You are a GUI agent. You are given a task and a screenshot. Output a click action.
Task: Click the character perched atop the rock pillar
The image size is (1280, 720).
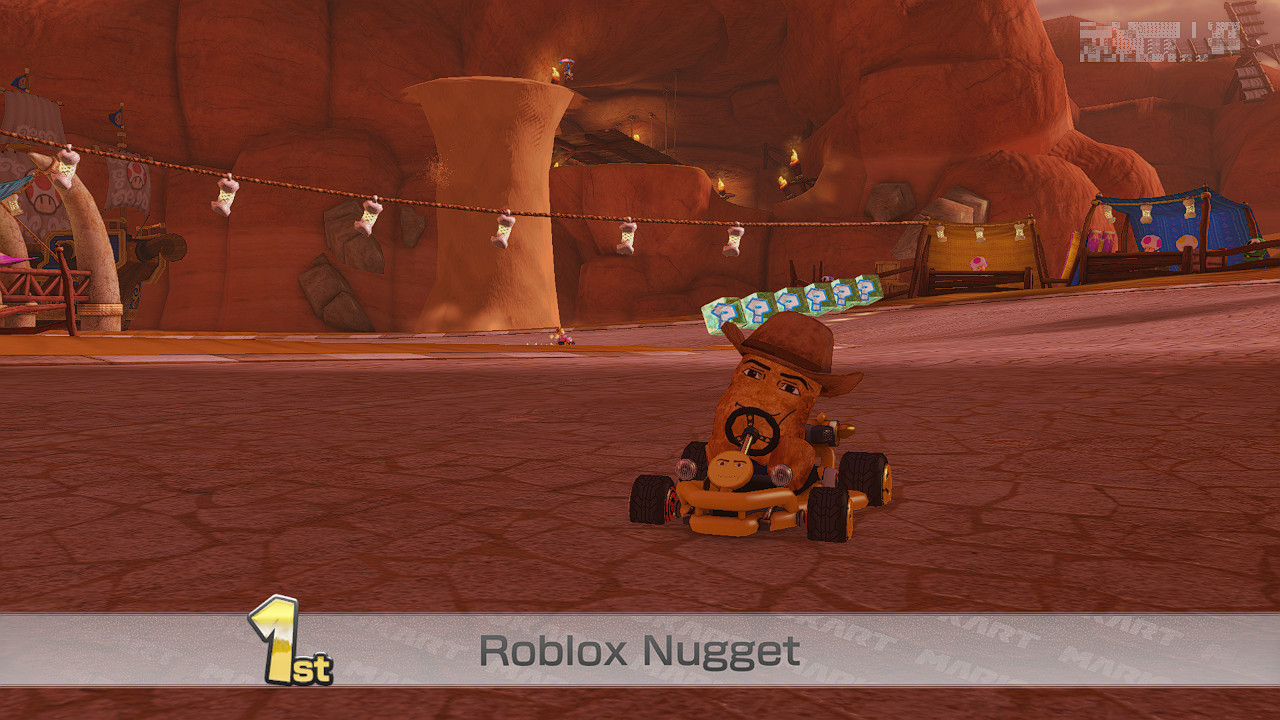point(566,70)
